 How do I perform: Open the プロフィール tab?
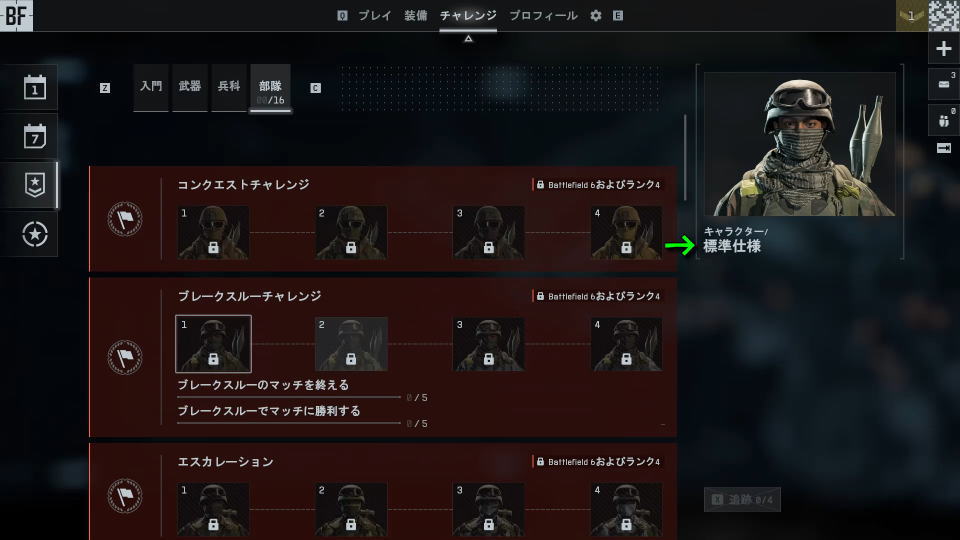click(x=543, y=16)
